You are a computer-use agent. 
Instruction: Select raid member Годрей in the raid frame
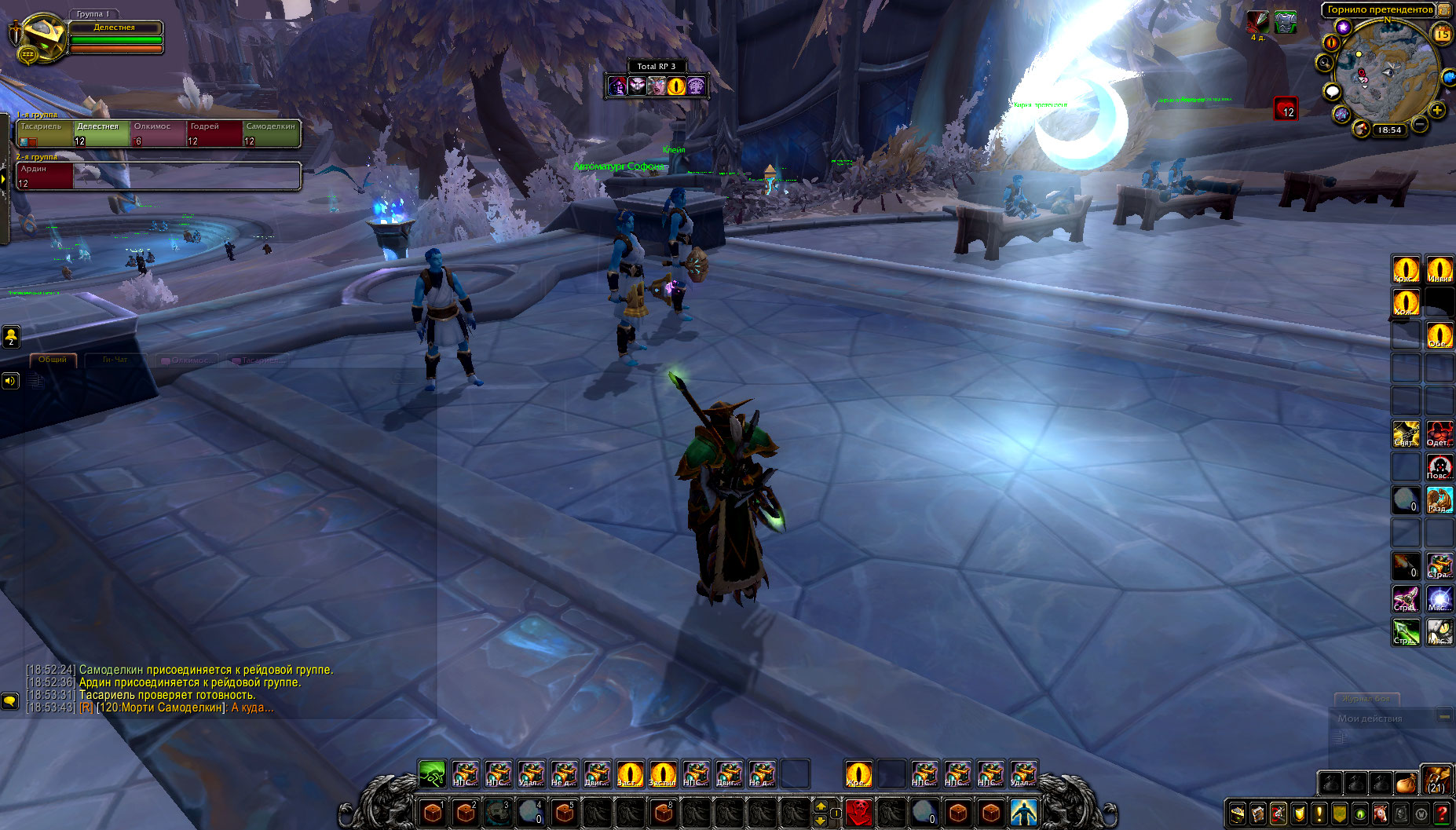click(x=214, y=133)
